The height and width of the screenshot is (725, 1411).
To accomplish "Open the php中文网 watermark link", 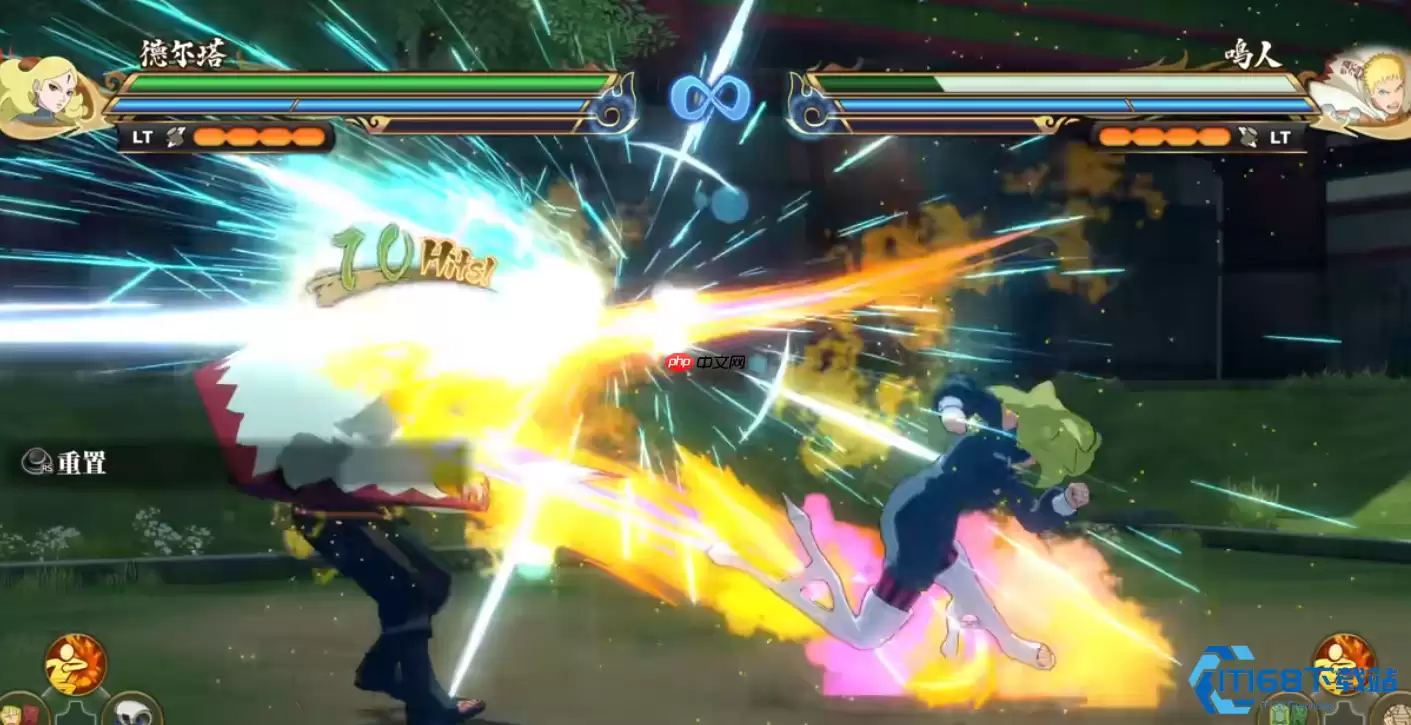I will [x=706, y=361].
